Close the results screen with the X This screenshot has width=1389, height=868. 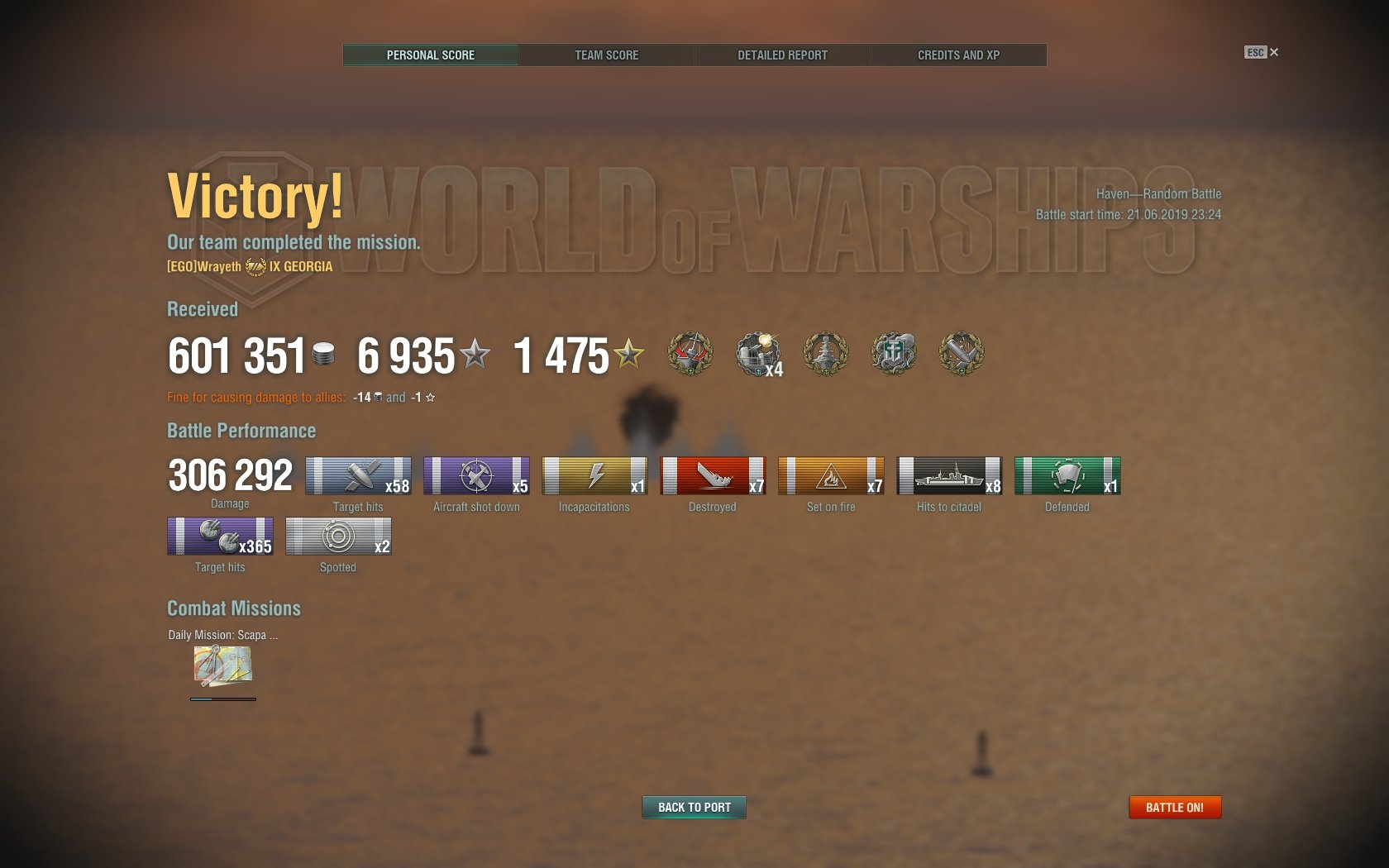pyautogui.click(x=1274, y=52)
